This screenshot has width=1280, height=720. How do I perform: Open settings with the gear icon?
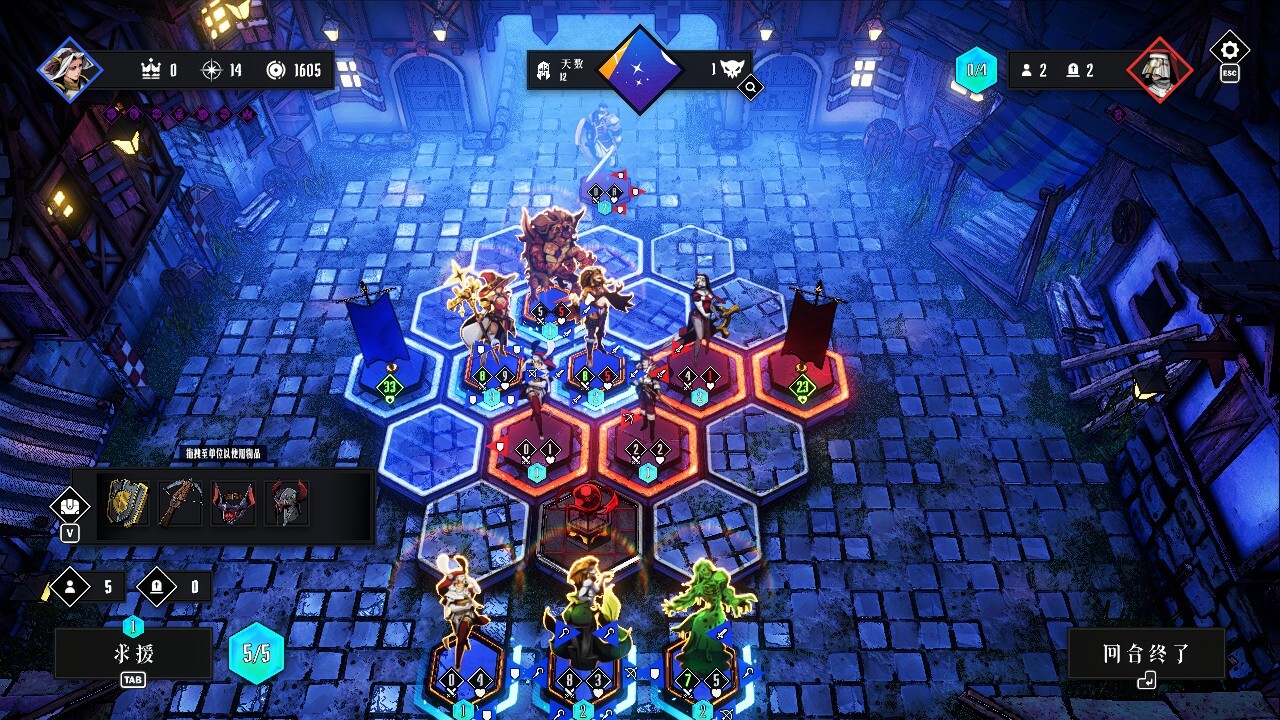click(1229, 49)
